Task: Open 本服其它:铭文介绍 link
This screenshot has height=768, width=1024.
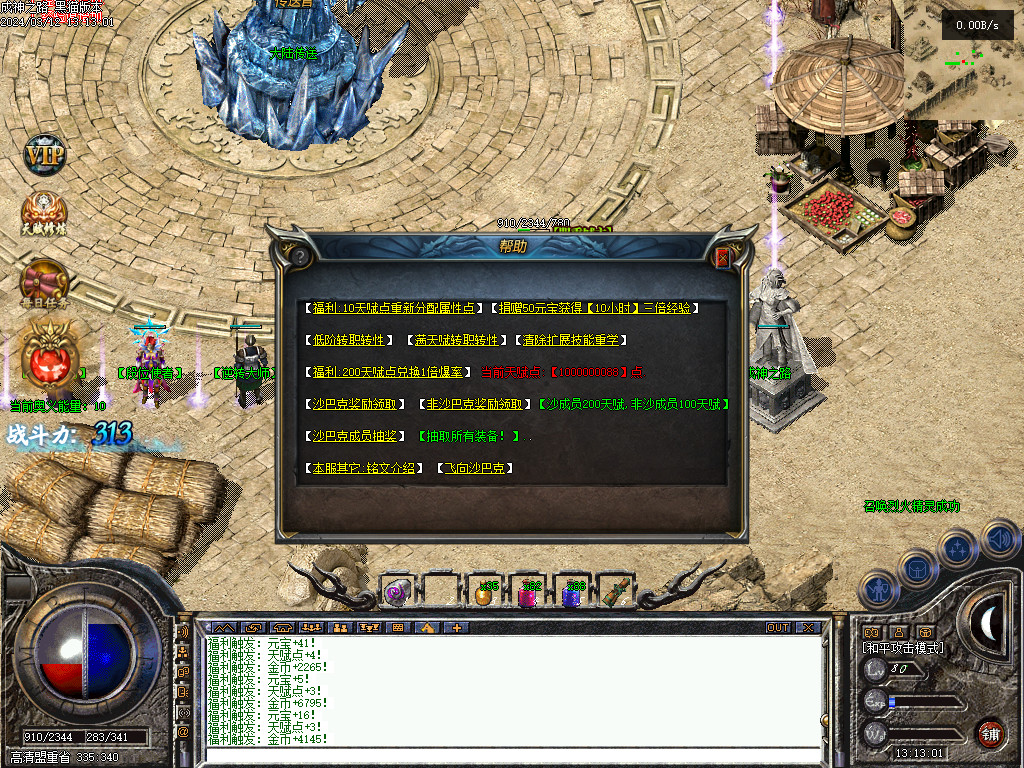Action: (363, 468)
